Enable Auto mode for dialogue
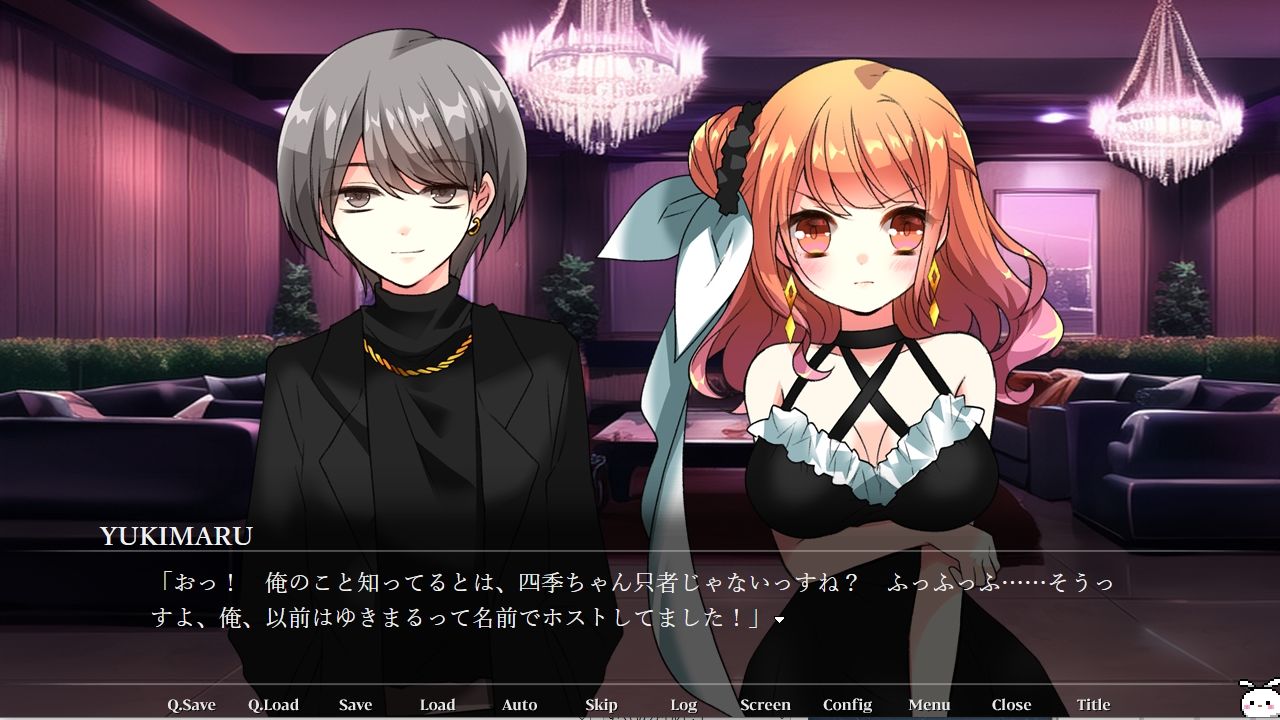1280x720 pixels. pyautogui.click(x=519, y=704)
